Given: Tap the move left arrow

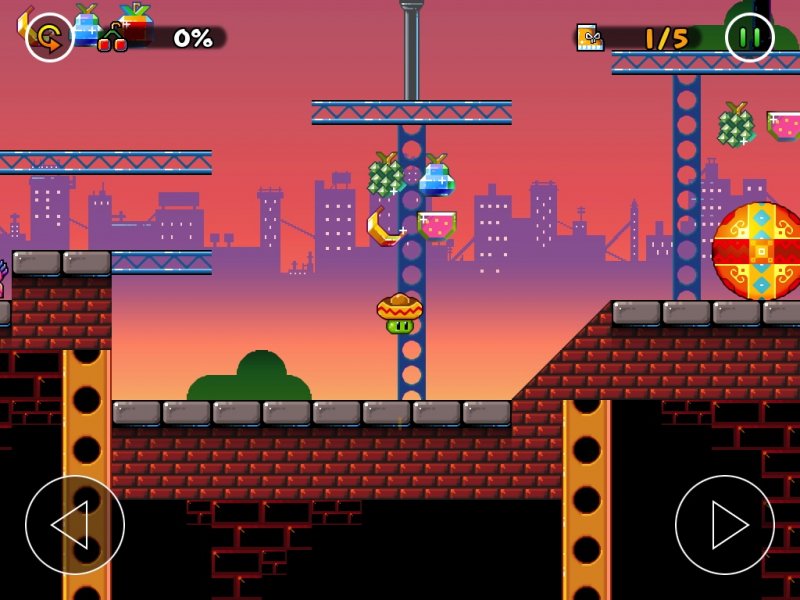Looking at the screenshot, I should pyautogui.click(x=75, y=525).
